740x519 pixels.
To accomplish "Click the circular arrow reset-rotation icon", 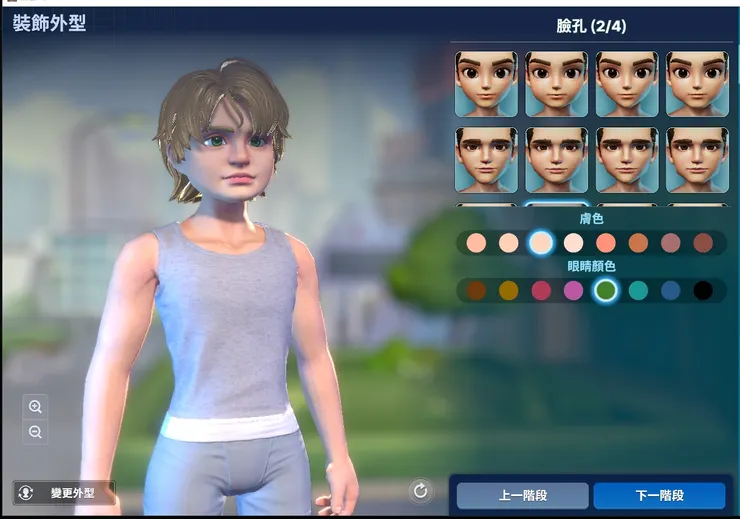I will [420, 490].
